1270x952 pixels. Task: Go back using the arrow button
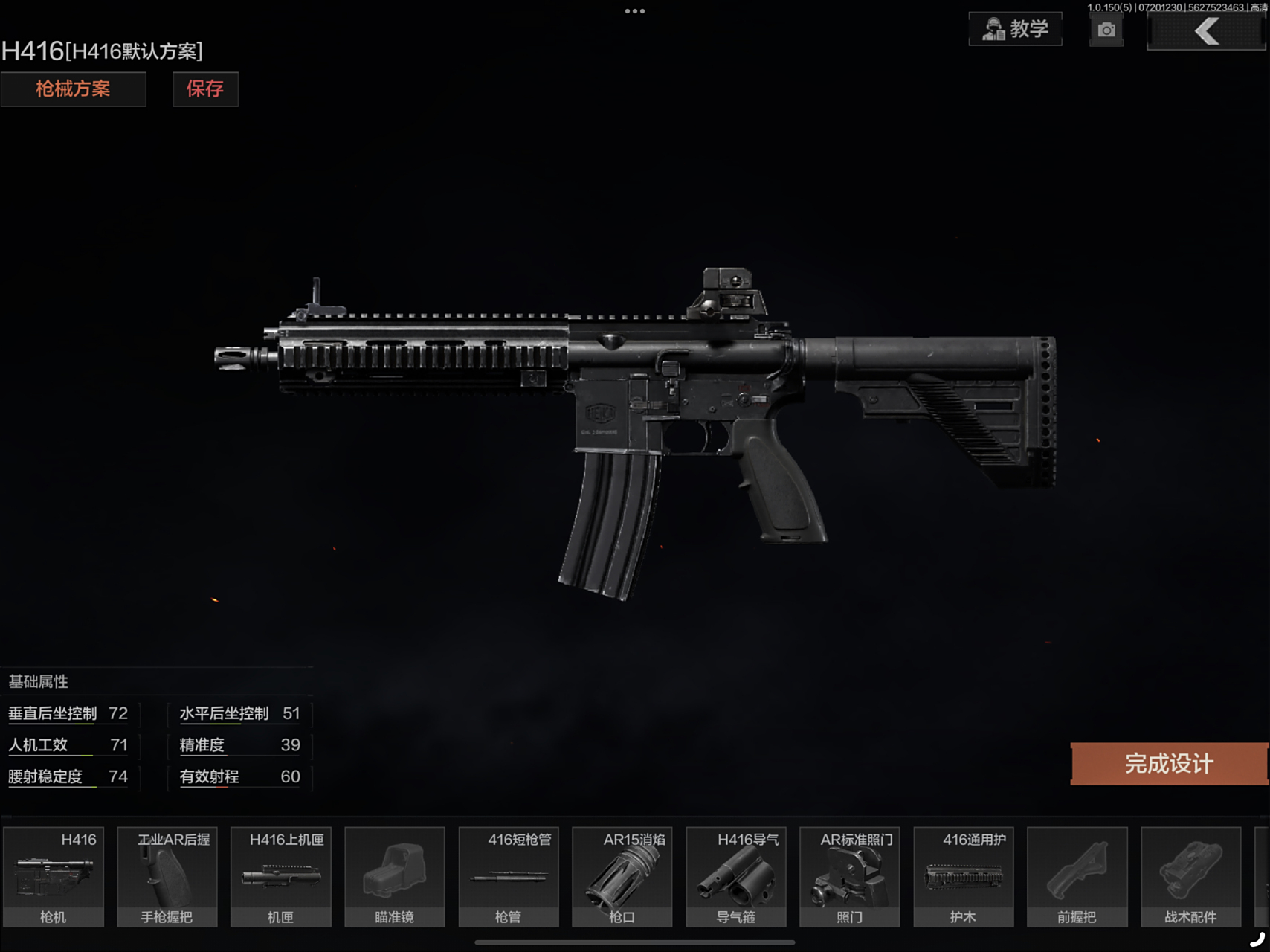[x=1205, y=31]
